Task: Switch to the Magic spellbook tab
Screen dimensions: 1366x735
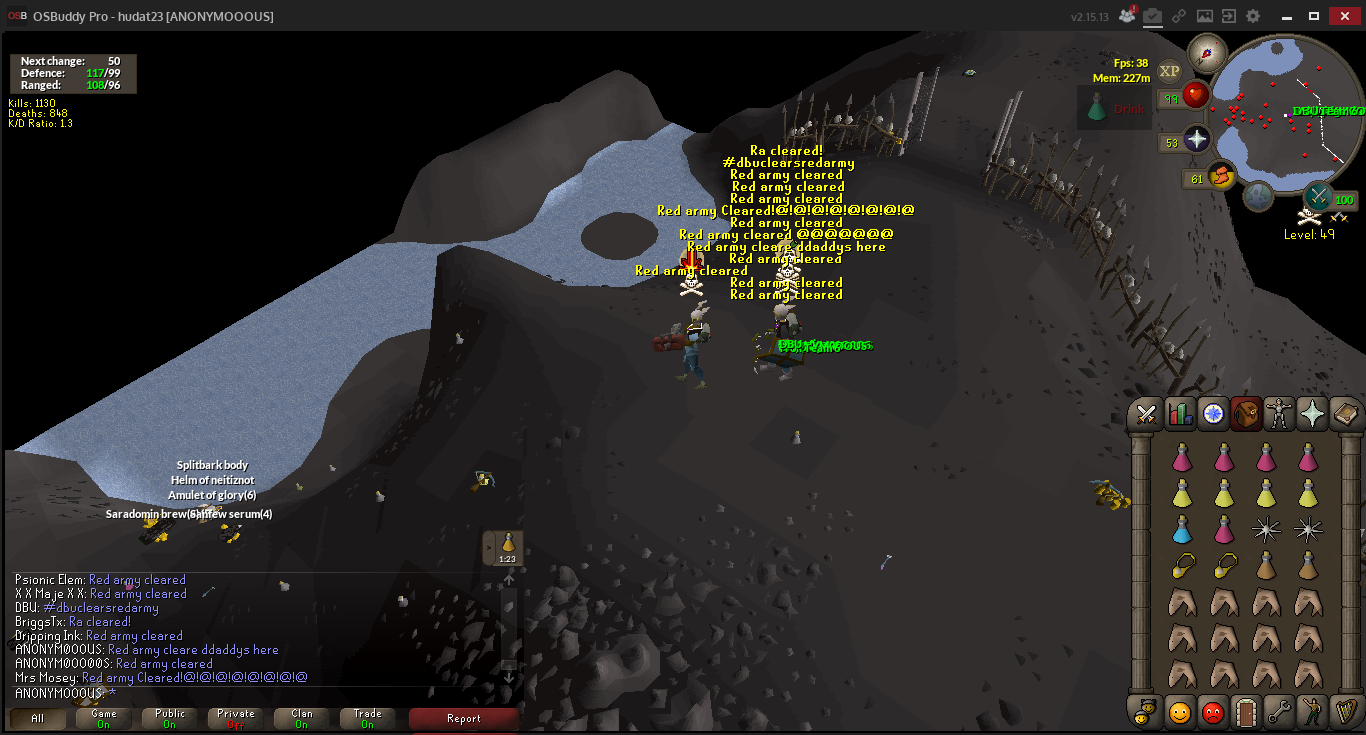Action: 1346,414
